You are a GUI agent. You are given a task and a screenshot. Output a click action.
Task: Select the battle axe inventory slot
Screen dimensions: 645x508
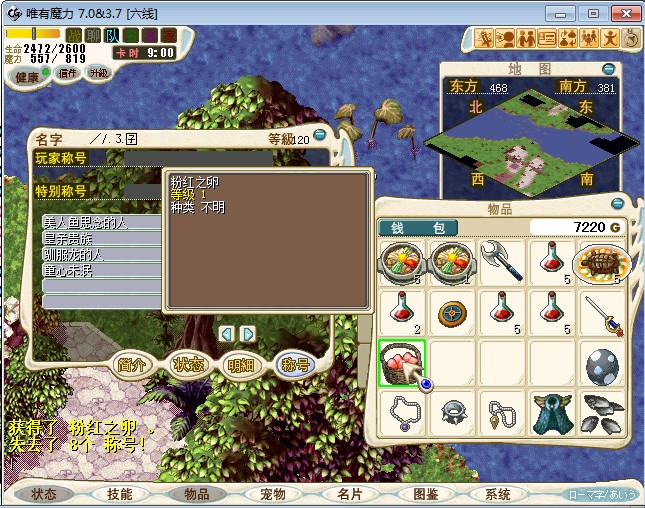(x=502, y=262)
